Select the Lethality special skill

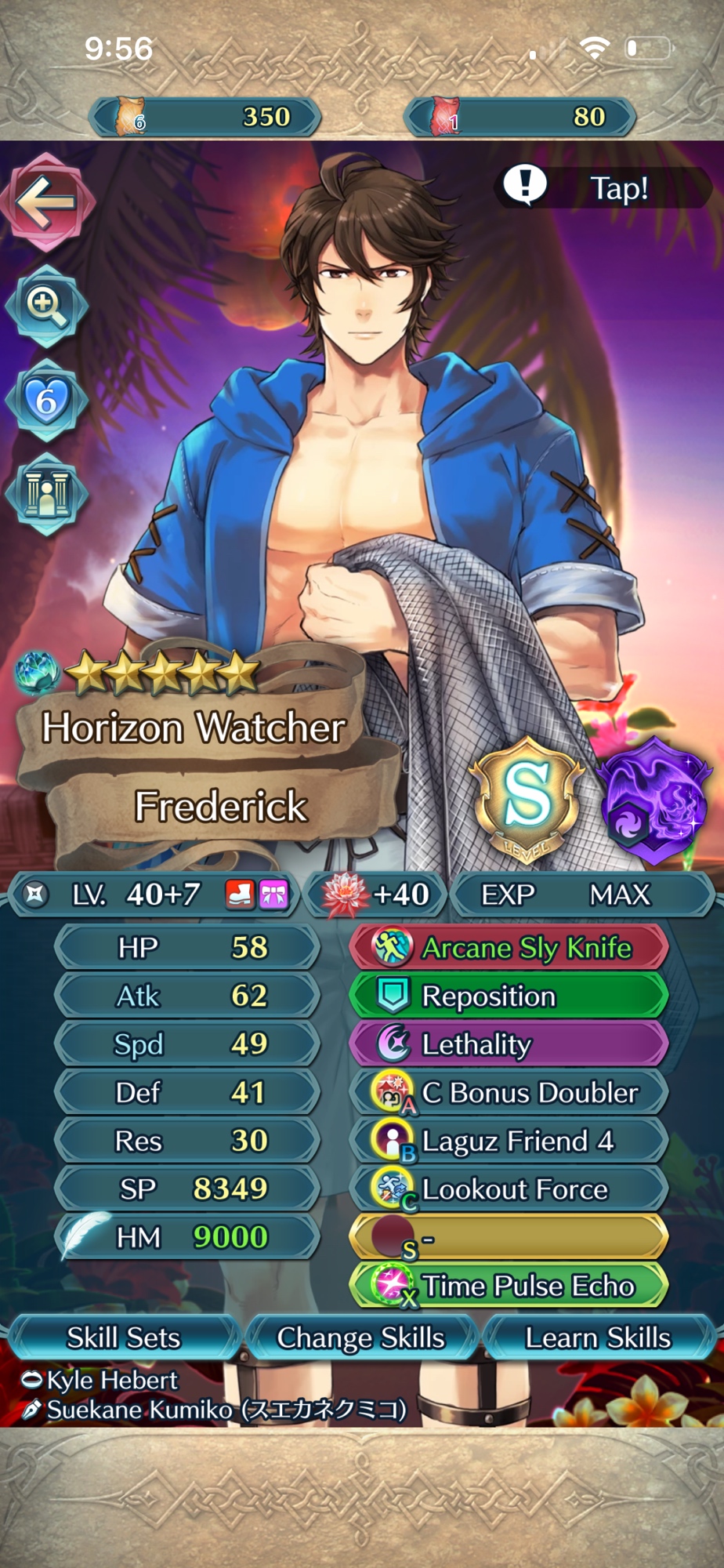[509, 1044]
